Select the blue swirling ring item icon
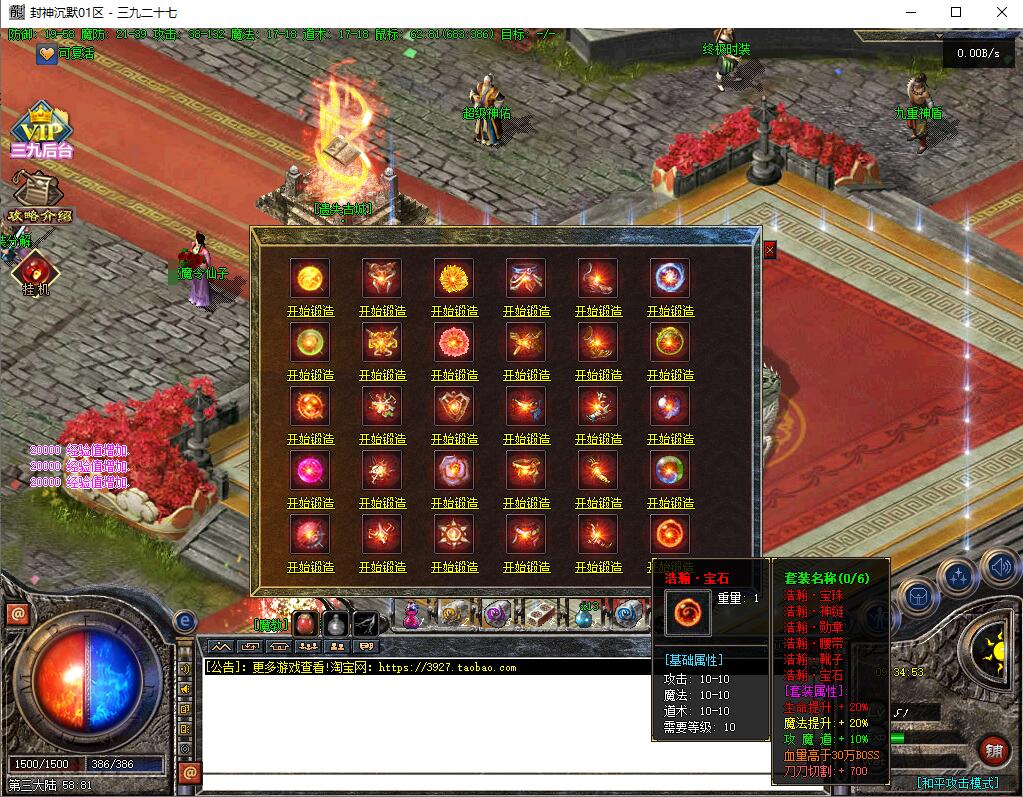The height and width of the screenshot is (797, 1023). pos(669,278)
